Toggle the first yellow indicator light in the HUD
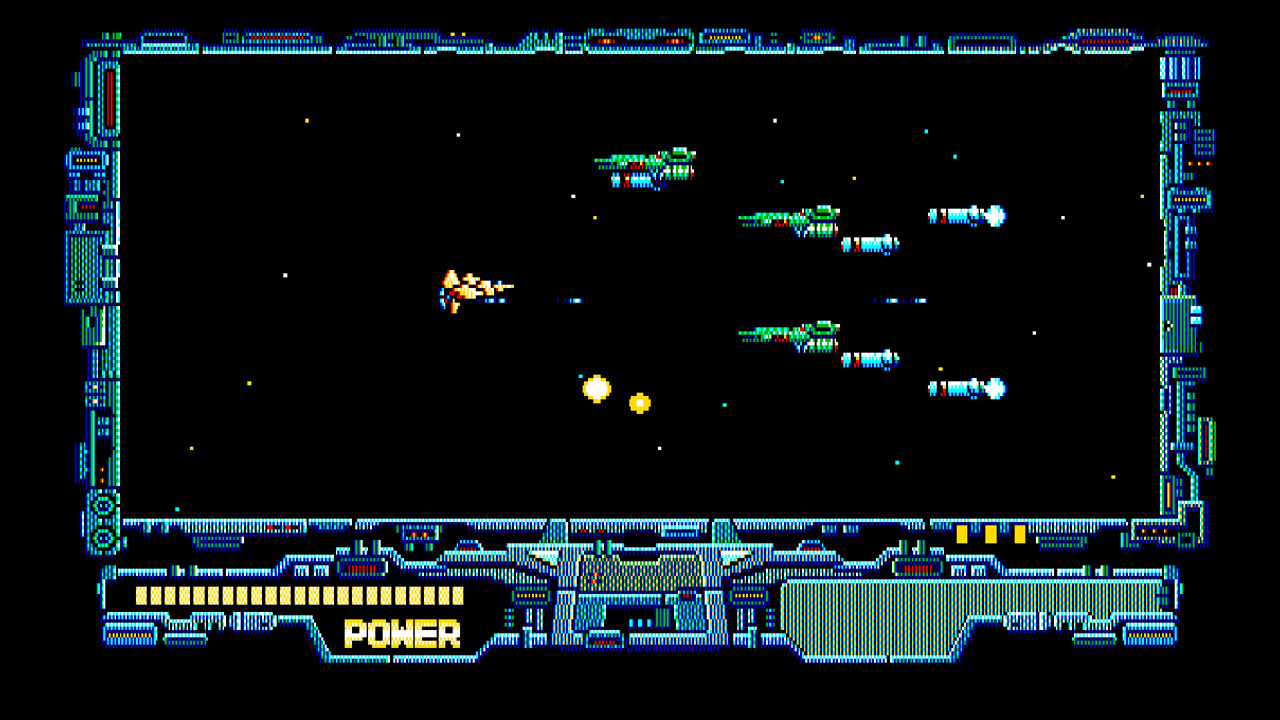Viewport: 1280px width, 720px height. (960, 535)
